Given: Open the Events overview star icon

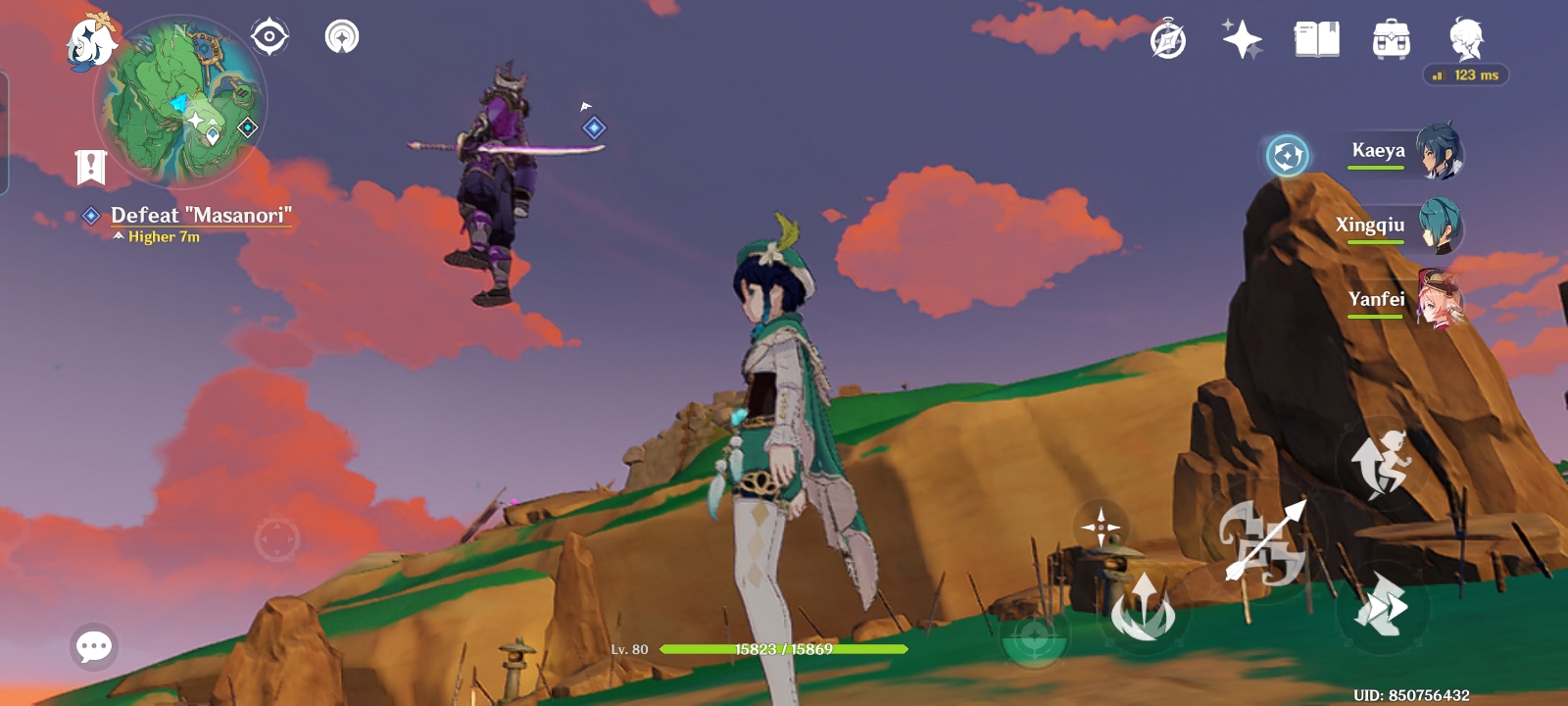Looking at the screenshot, I should point(1243,37).
